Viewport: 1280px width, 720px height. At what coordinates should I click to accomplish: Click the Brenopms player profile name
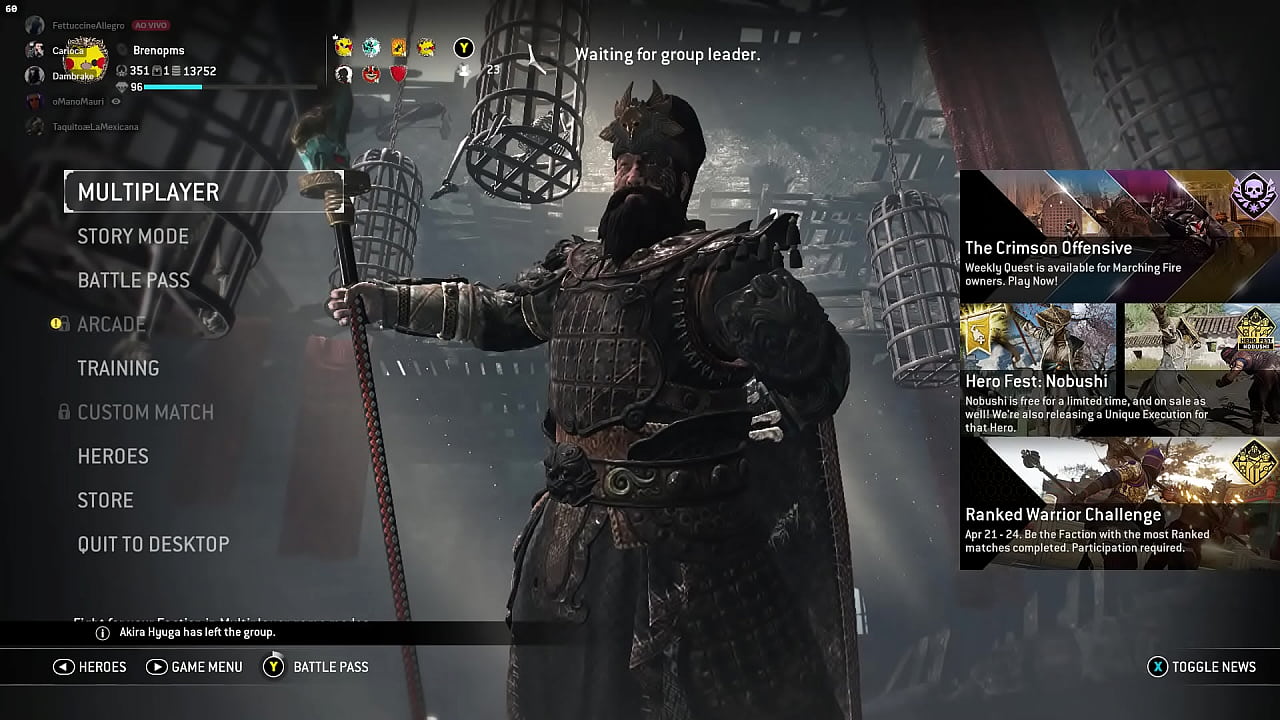point(158,50)
